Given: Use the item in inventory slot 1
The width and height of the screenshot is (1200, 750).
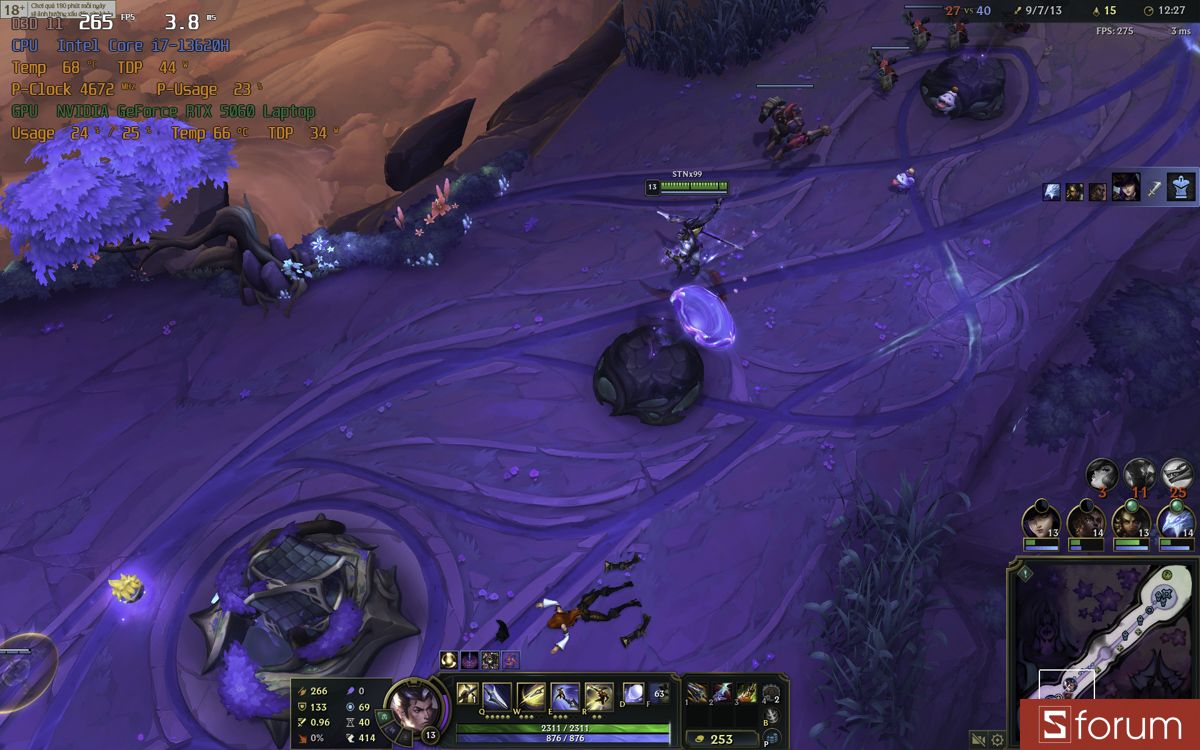Looking at the screenshot, I should coord(697,693).
